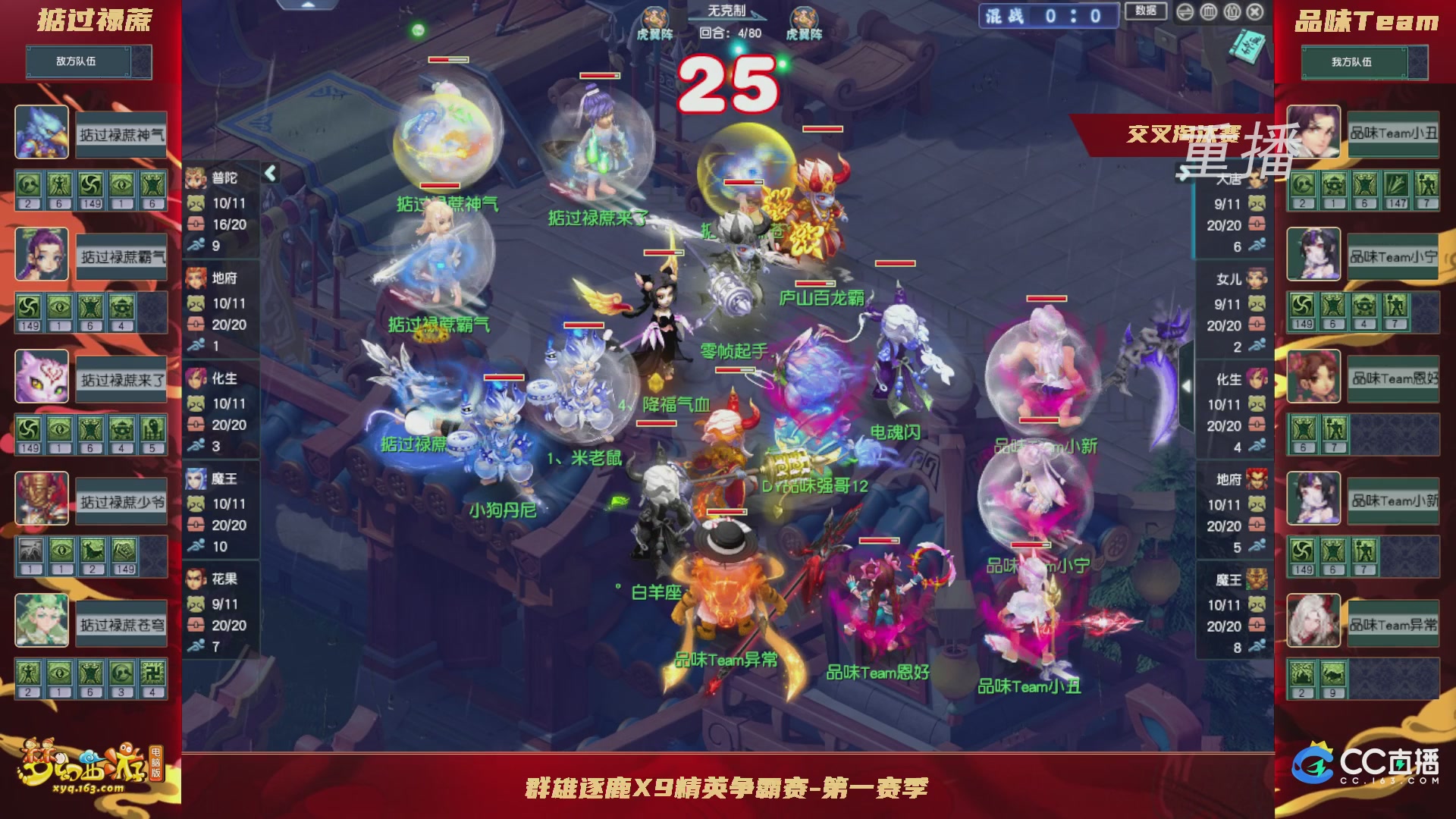Image resolution: width=1456 pixels, height=819 pixels.
Task: Click the coliseum building icon in the top toolbar
Action: pos(1209,13)
